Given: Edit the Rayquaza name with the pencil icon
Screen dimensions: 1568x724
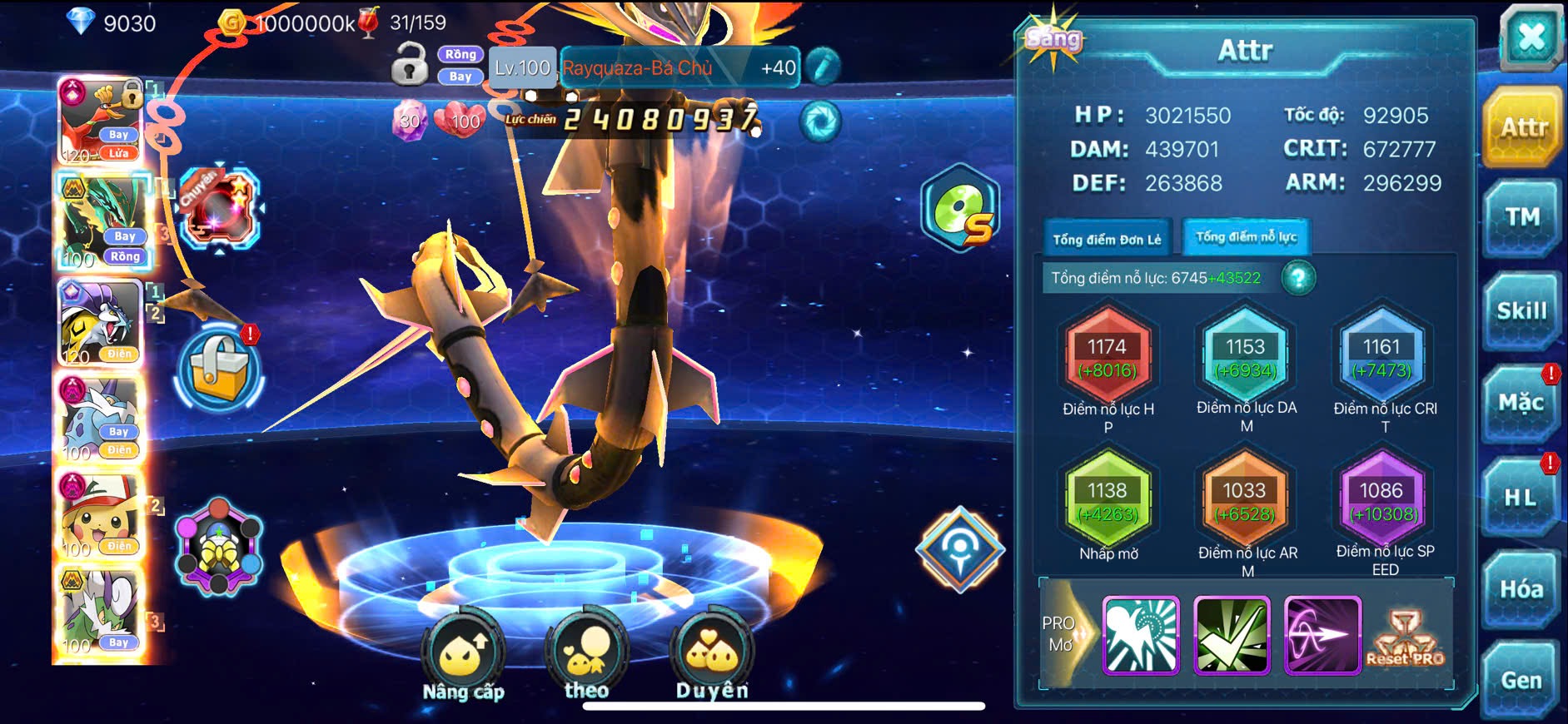Looking at the screenshot, I should point(822,67).
